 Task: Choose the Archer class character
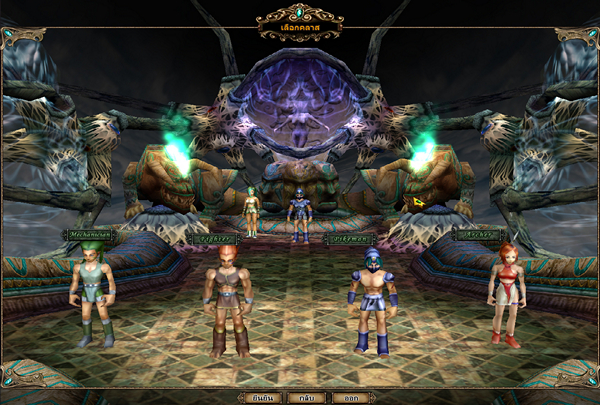point(505,292)
